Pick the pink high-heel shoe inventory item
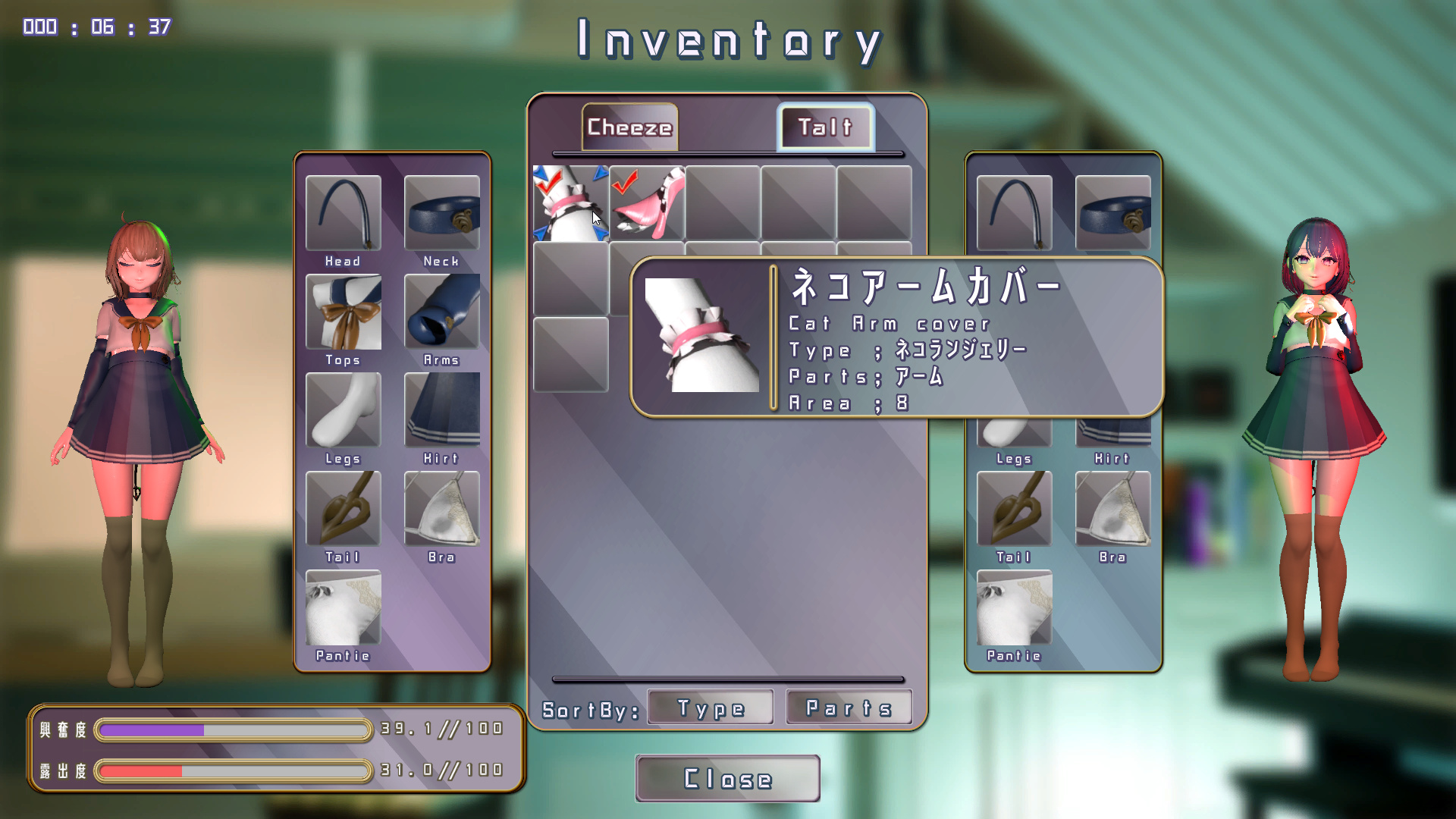Viewport: 1456px width, 819px height. click(647, 203)
